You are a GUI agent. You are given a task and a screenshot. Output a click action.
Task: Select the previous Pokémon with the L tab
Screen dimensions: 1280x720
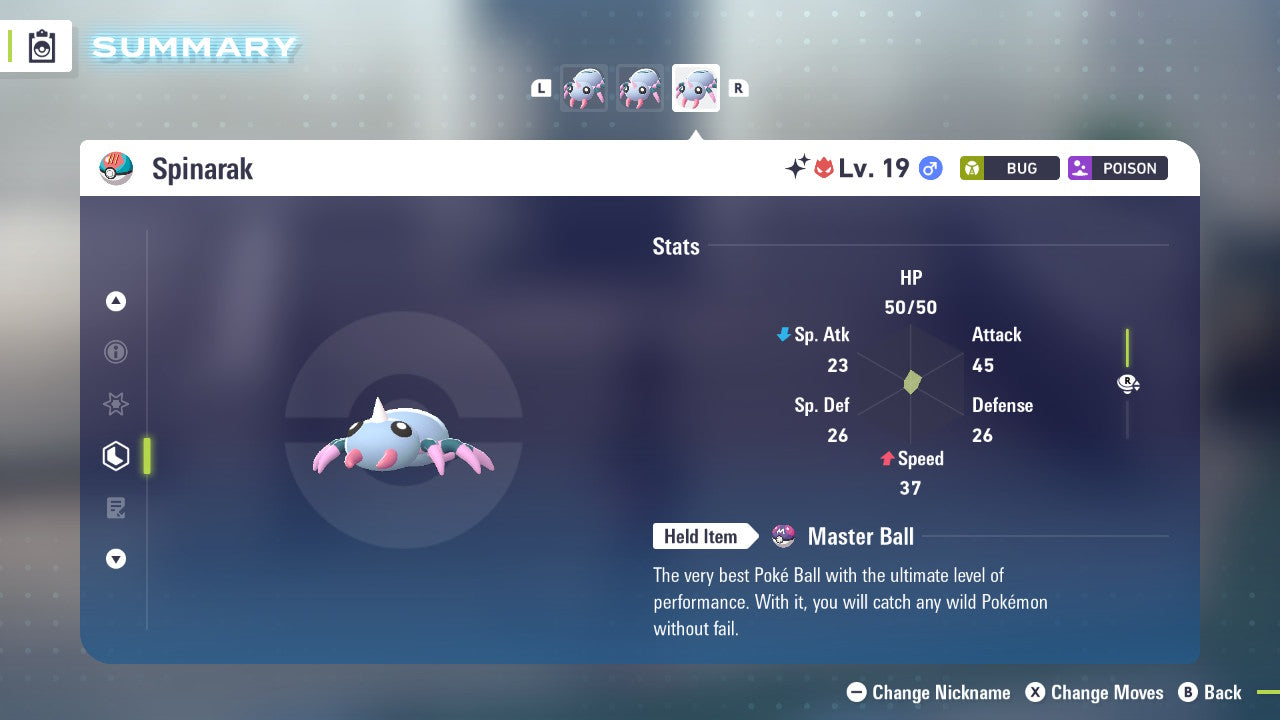point(541,87)
